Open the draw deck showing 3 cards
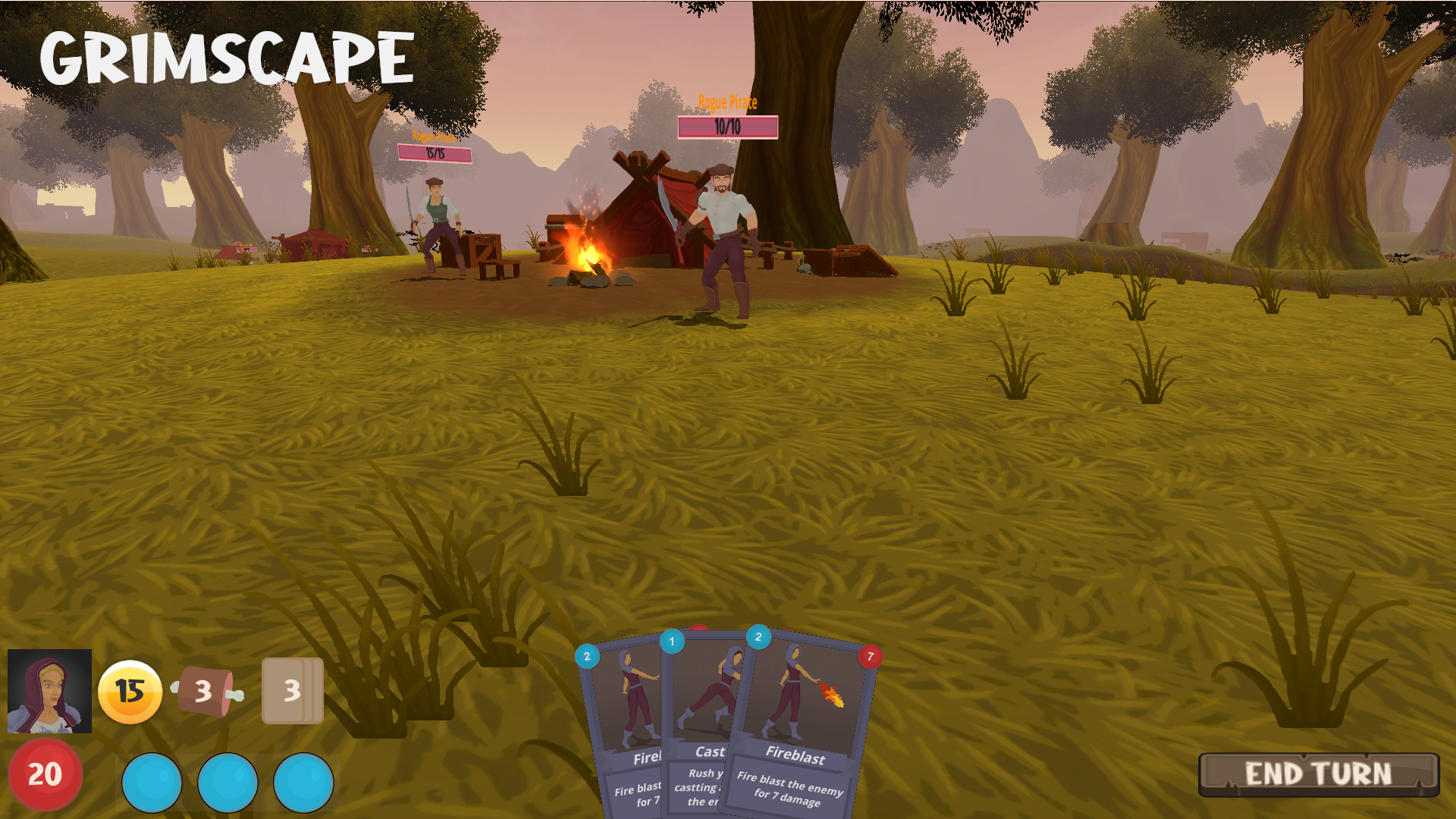Screen dimensions: 1456x819 [x=291, y=692]
